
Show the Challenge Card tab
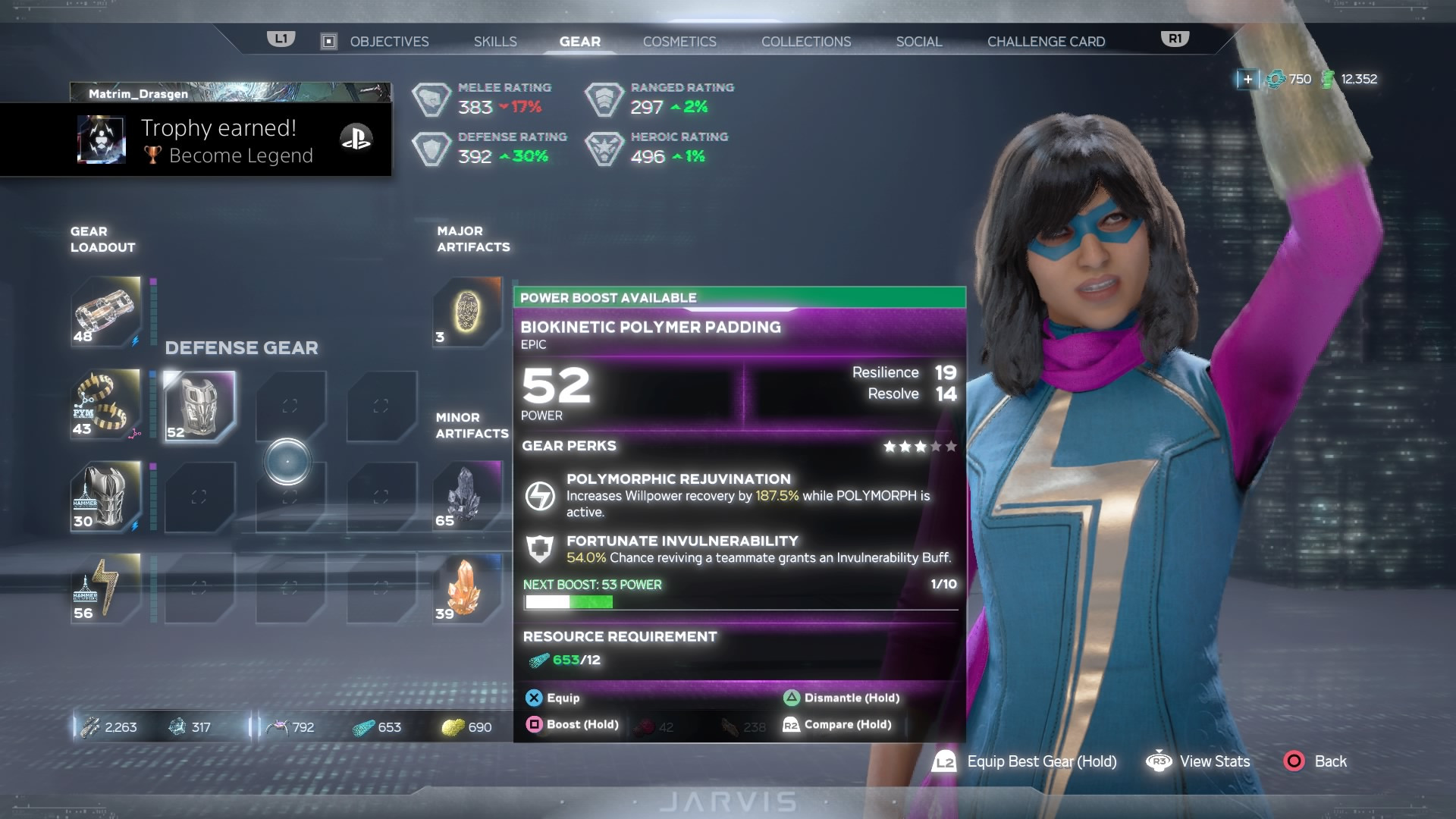[x=1046, y=42]
